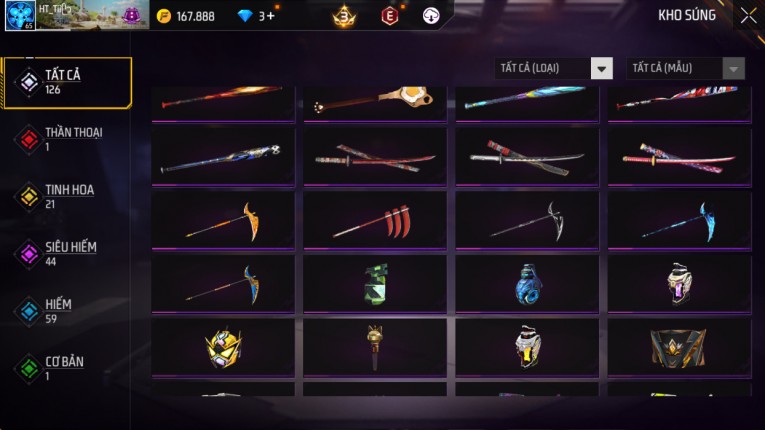Open the Tinh Hoa rarity tab
Screen dimensions: 765x430
pos(66,196)
